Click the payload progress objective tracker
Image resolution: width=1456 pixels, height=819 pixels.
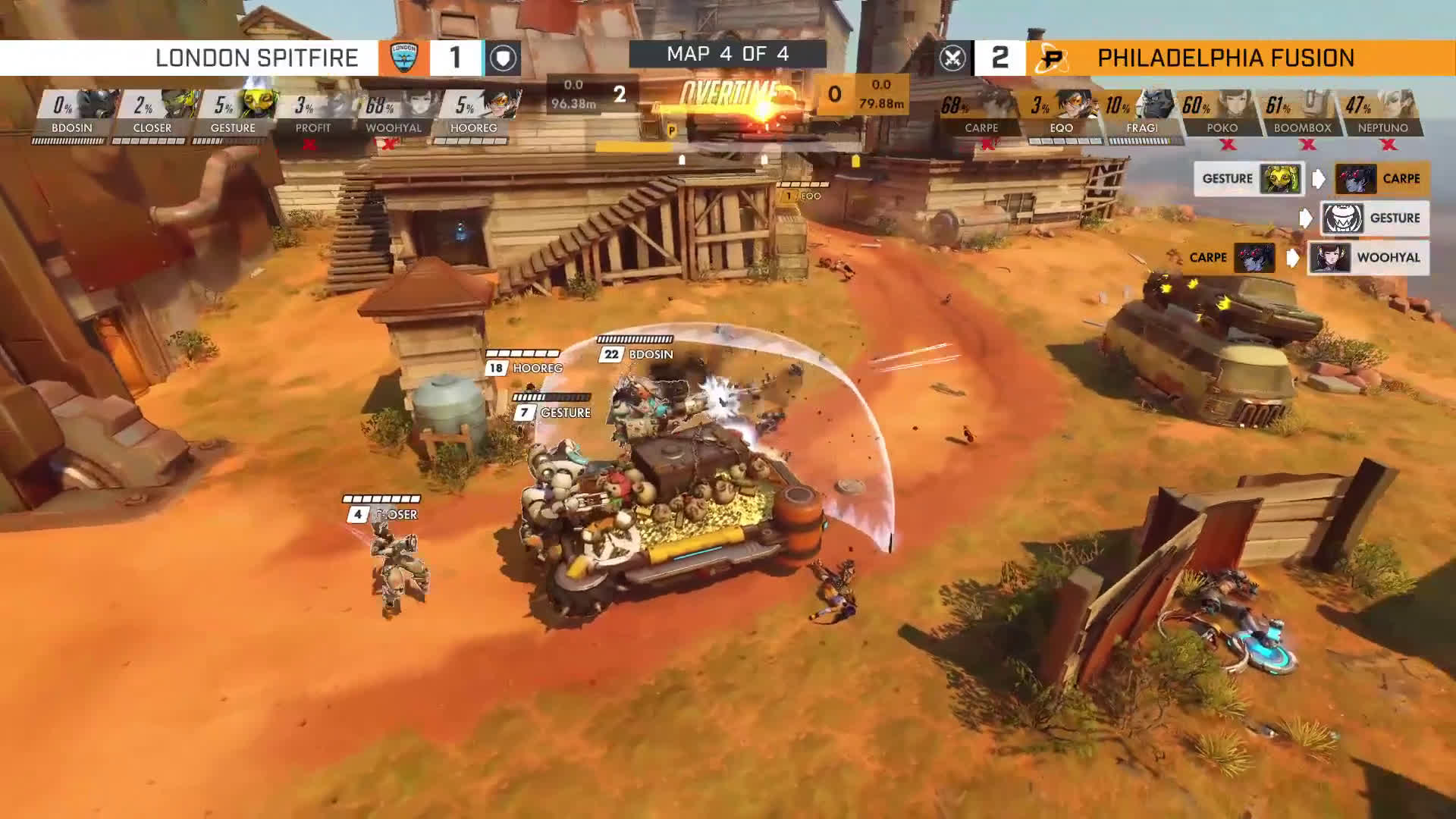(x=728, y=147)
